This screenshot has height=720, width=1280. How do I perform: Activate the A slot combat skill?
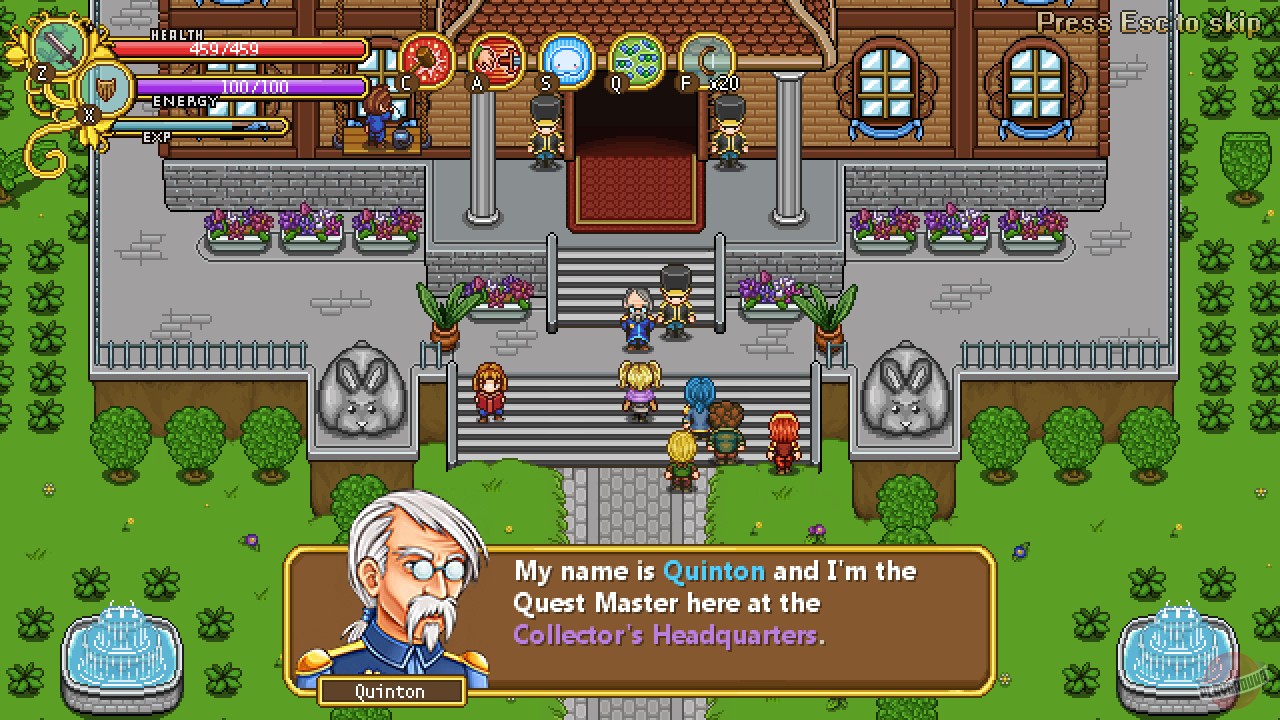pyautogui.click(x=496, y=55)
